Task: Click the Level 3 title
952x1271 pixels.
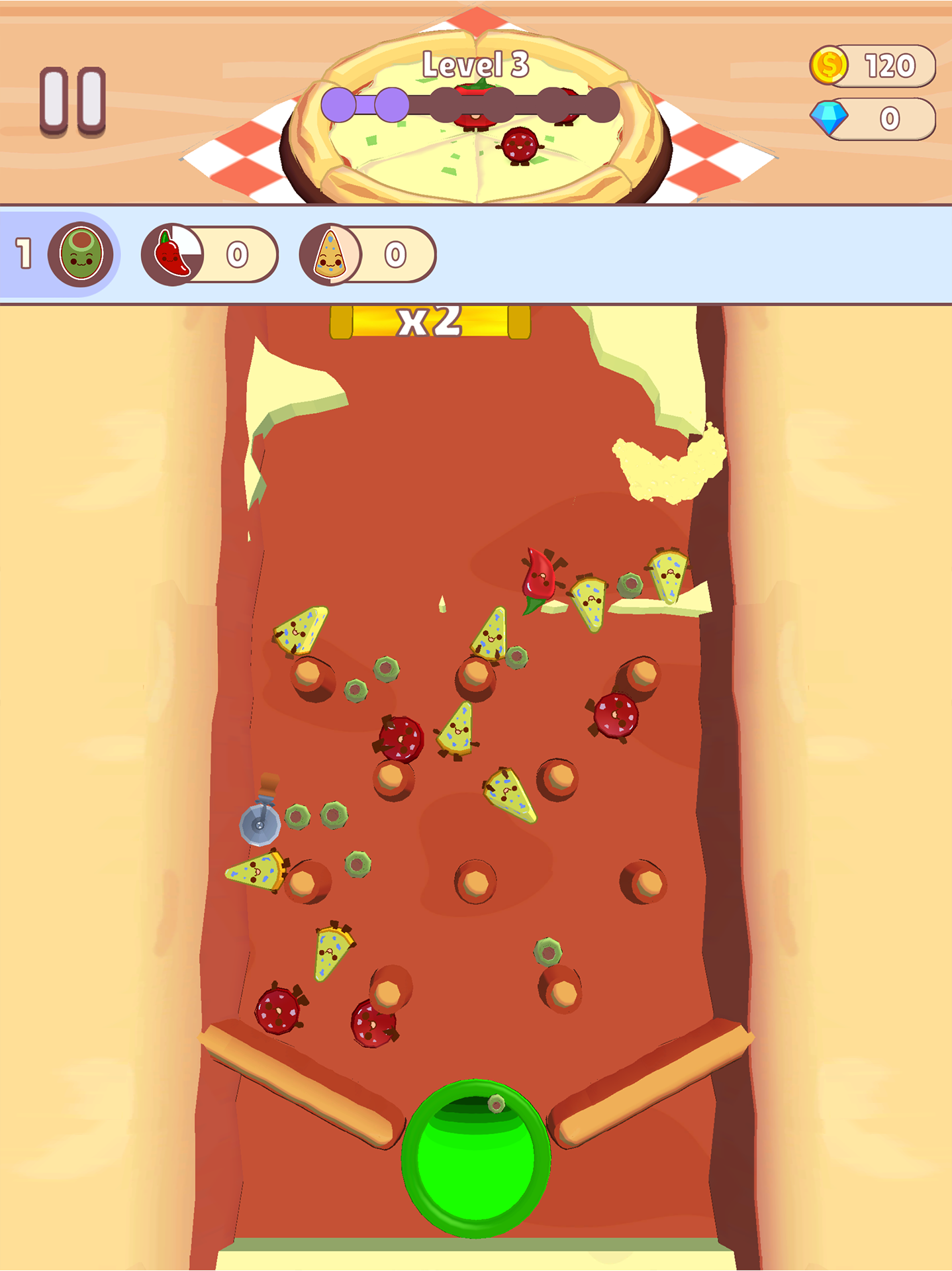Action: click(475, 63)
